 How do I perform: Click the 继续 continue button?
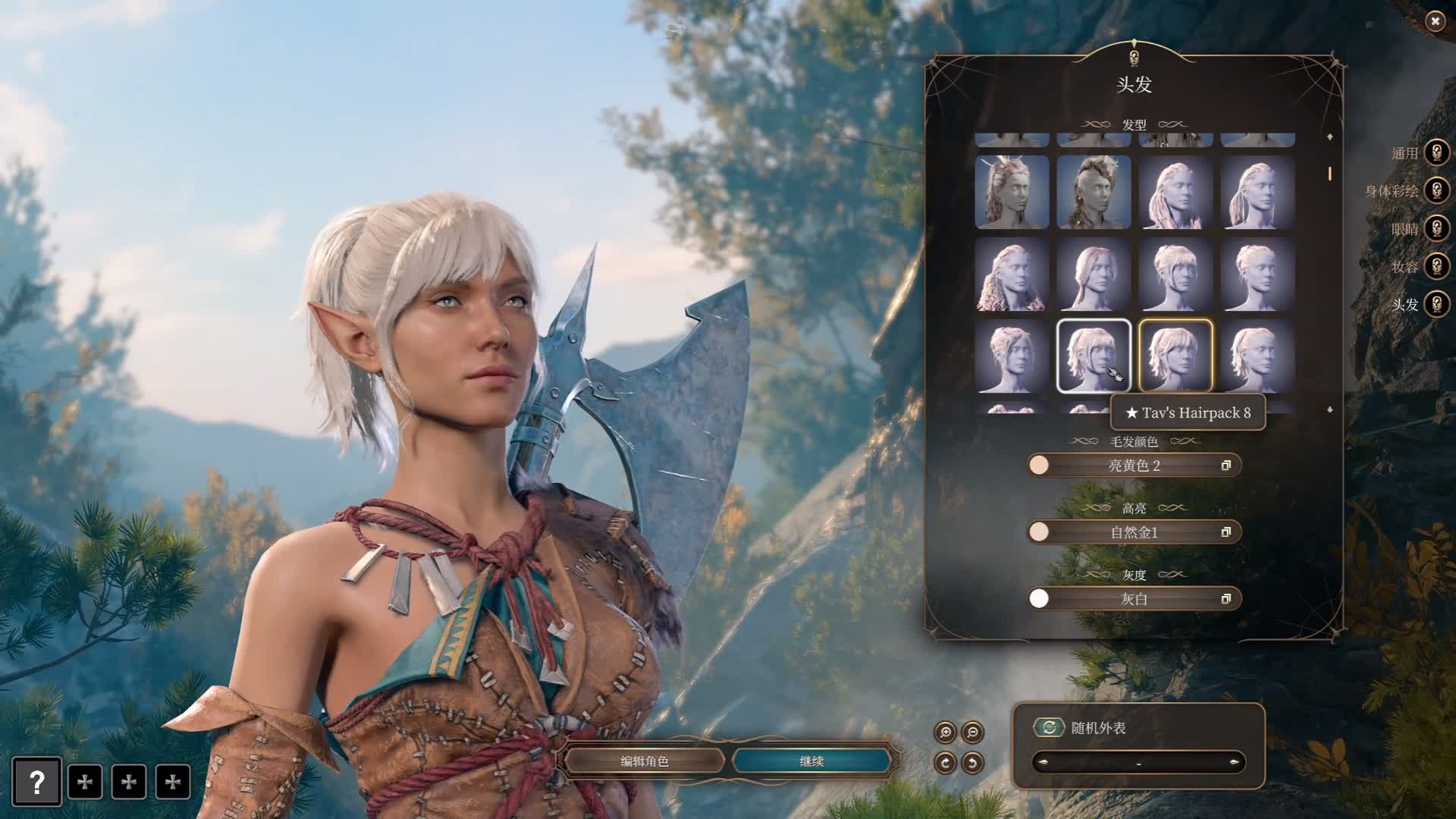click(811, 761)
